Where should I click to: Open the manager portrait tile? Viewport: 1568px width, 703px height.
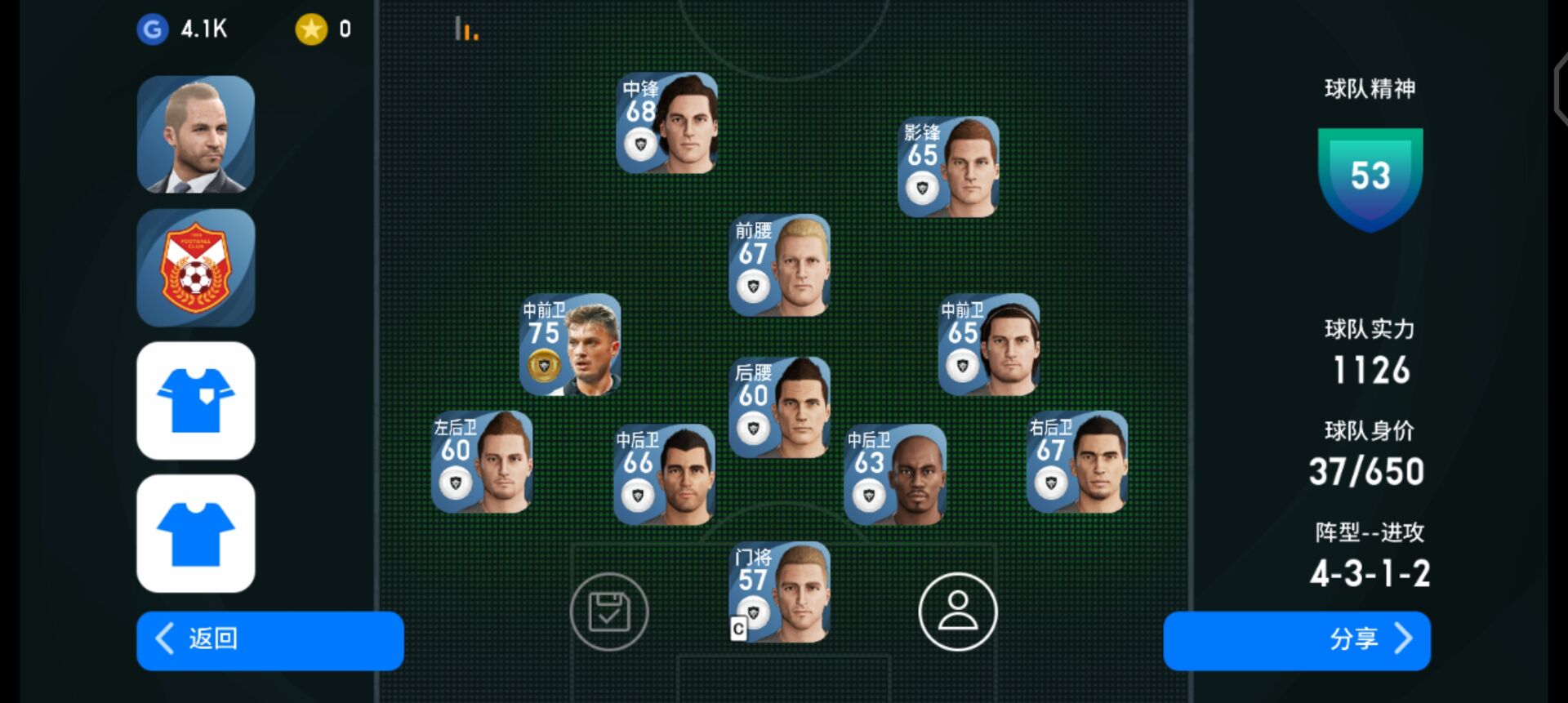(x=196, y=135)
